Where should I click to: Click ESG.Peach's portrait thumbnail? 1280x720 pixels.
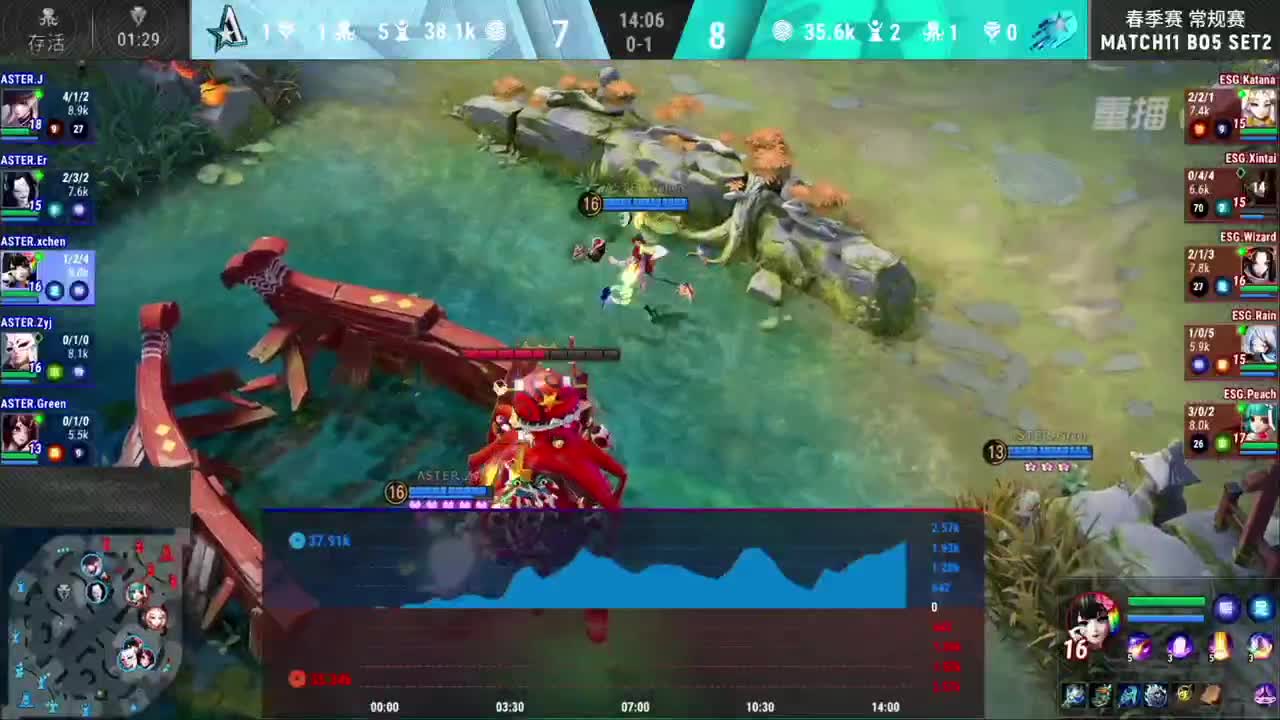coord(1258,425)
